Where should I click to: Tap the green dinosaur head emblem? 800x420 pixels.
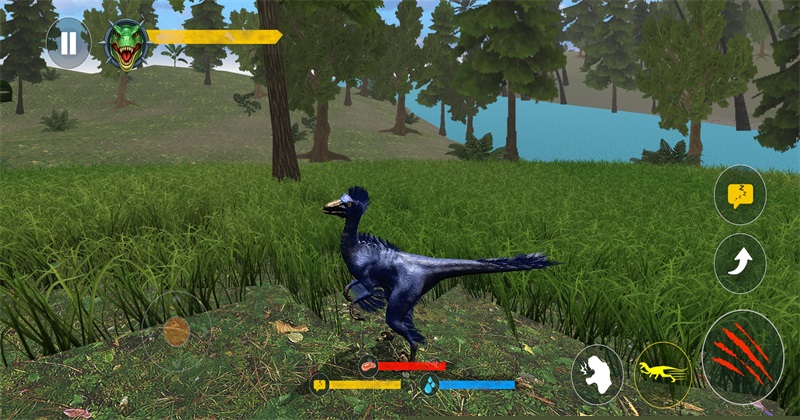[x=126, y=44]
